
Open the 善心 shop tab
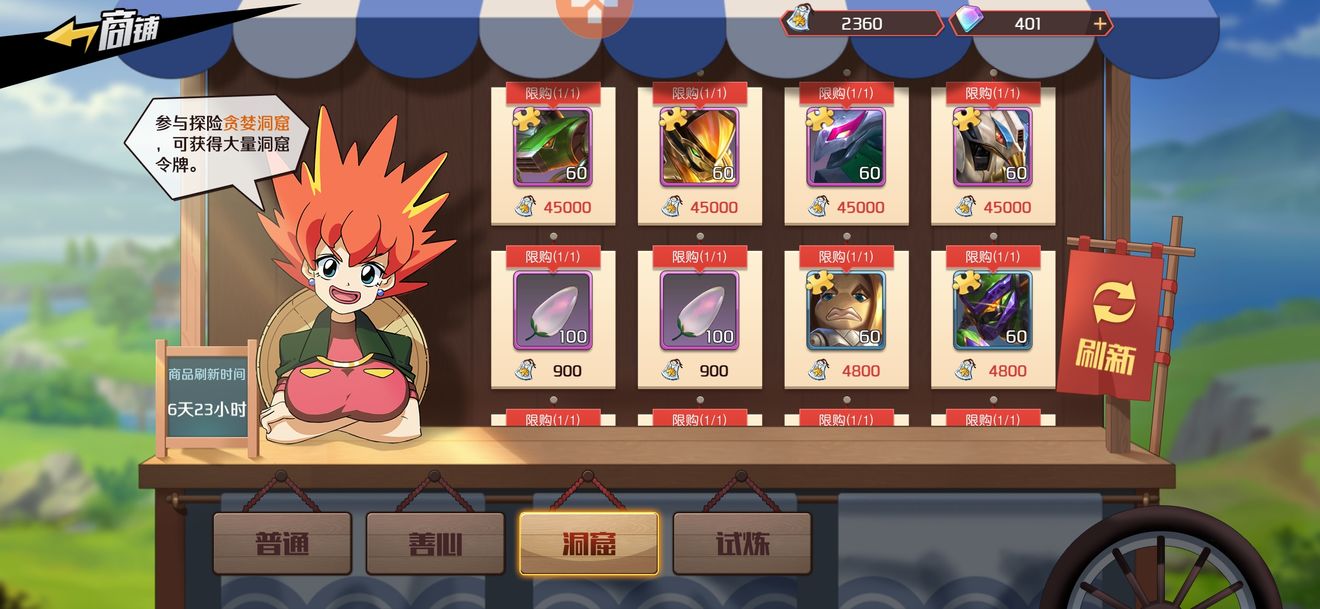tap(435, 544)
